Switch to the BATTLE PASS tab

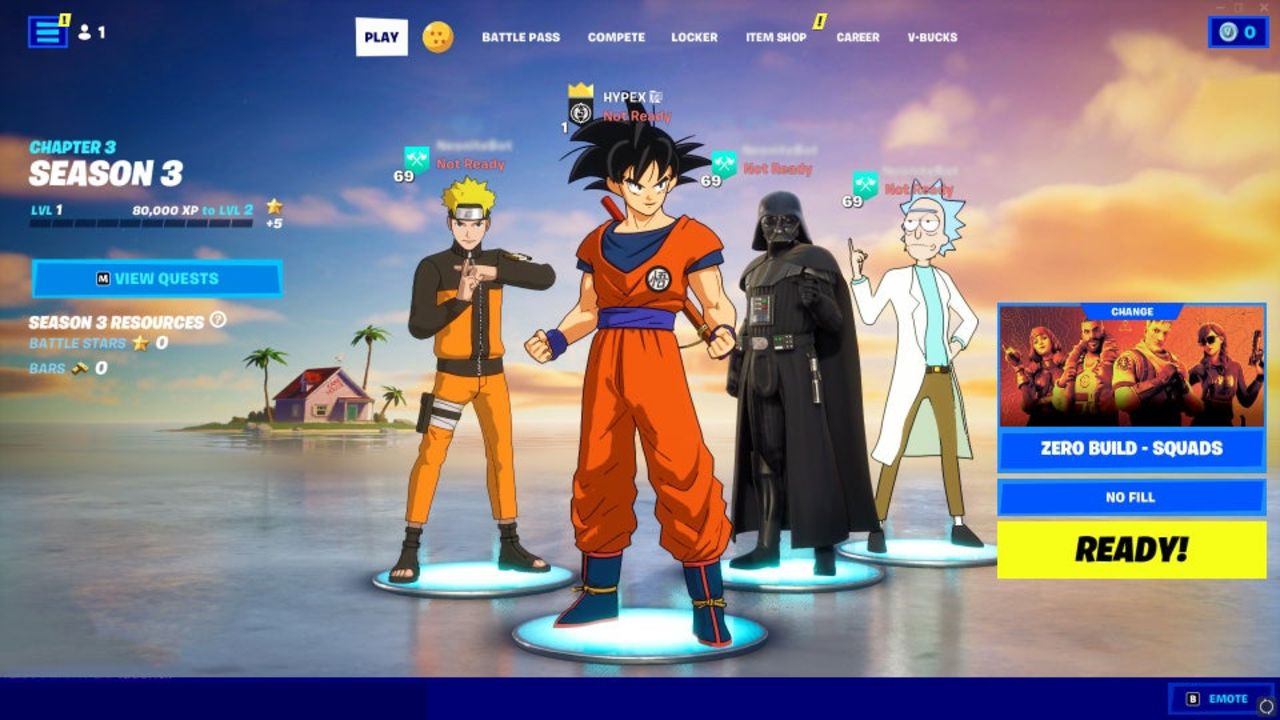pyautogui.click(x=522, y=37)
